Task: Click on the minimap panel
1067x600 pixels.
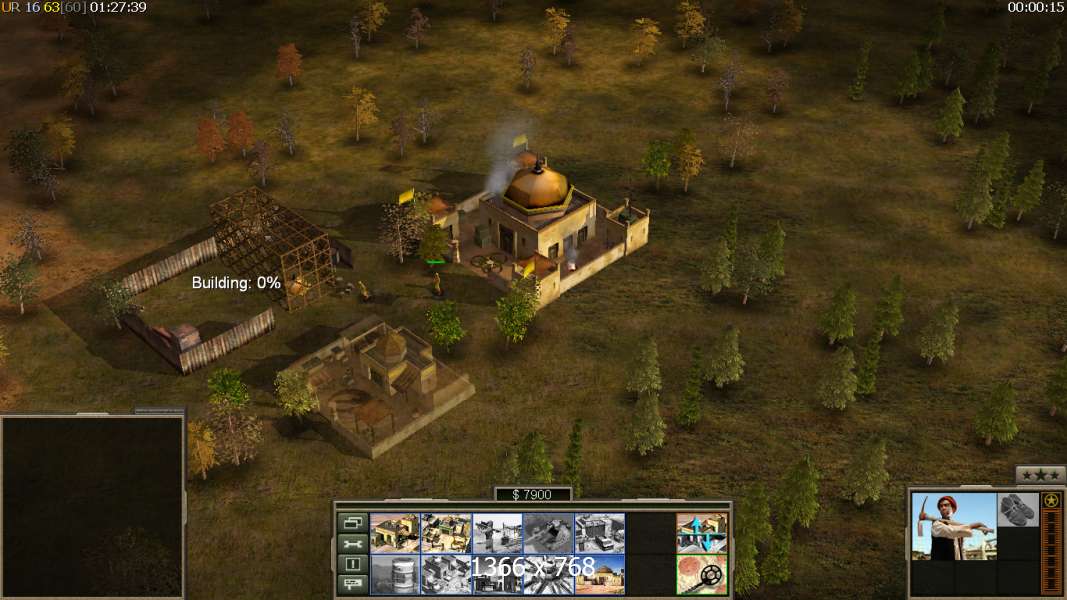Action: (x=92, y=506)
